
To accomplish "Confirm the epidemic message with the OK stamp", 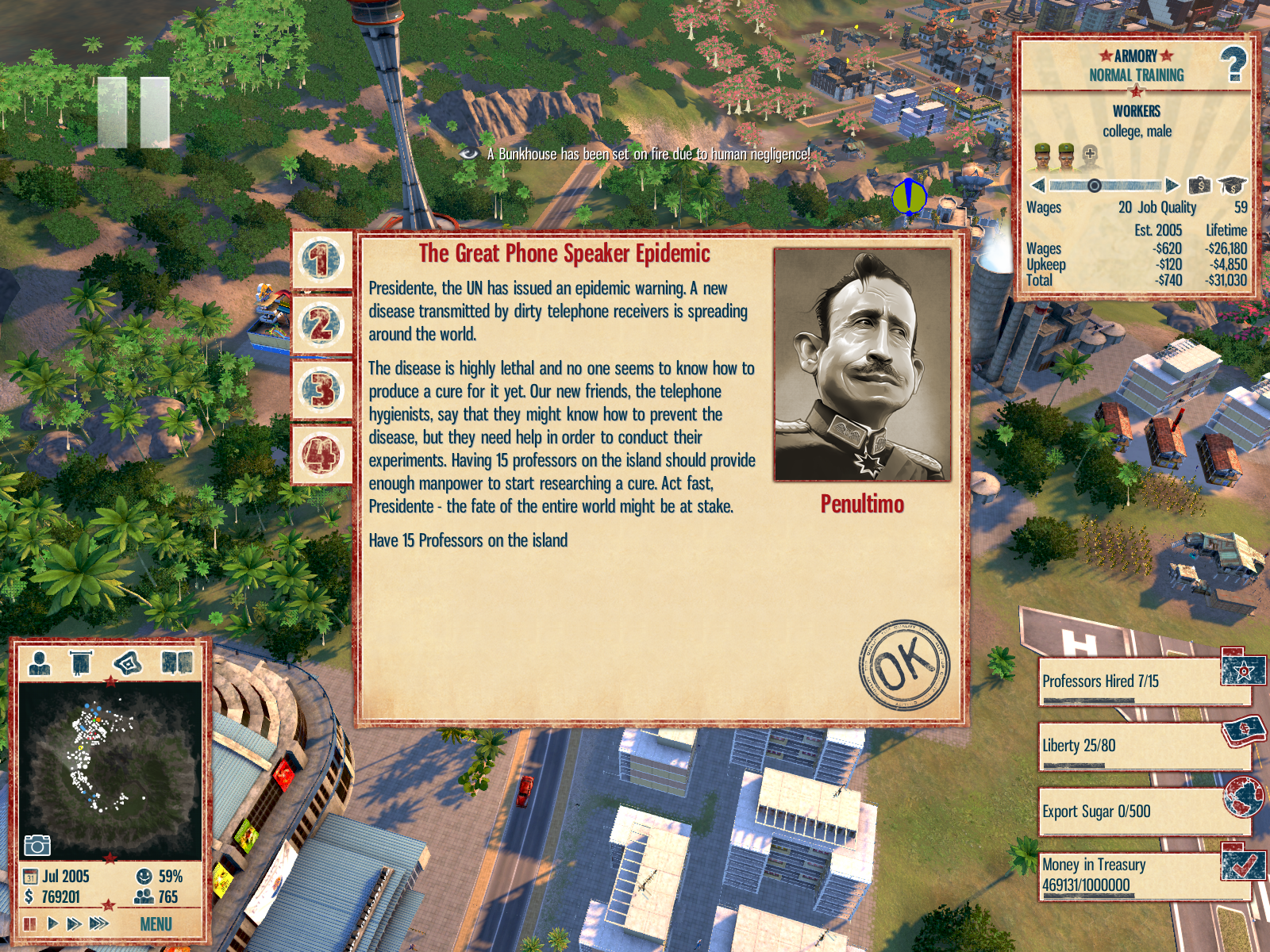I will 904,665.
